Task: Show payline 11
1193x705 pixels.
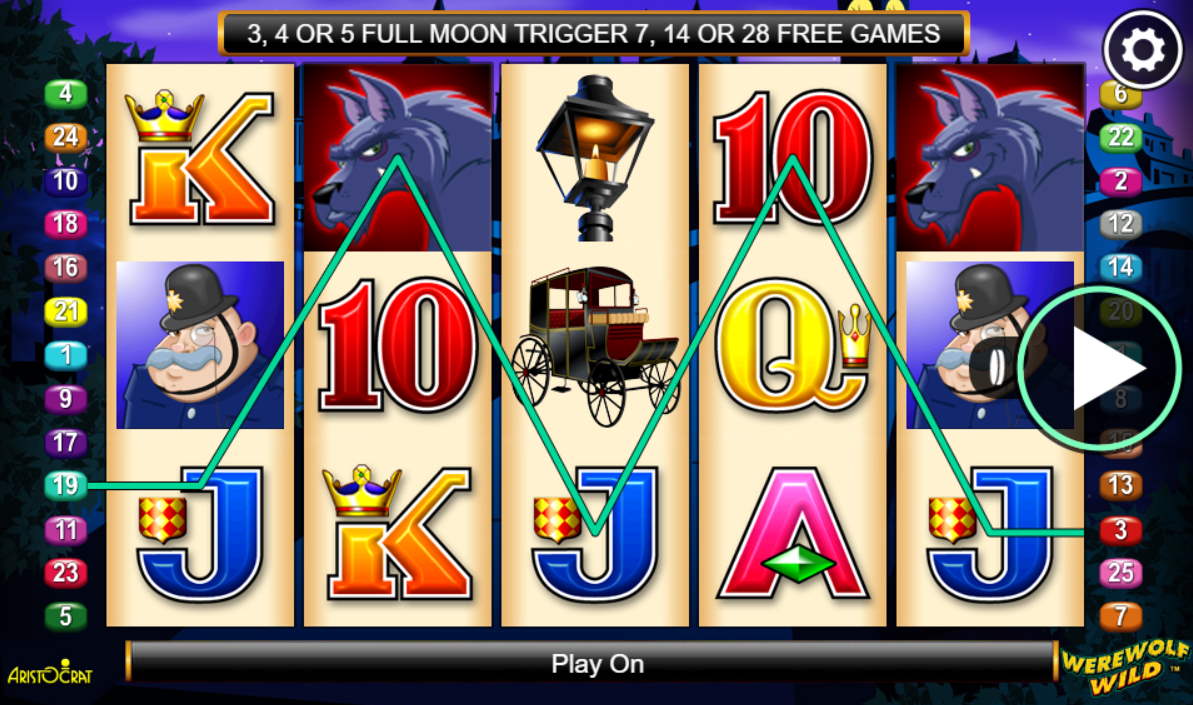Action: (x=66, y=529)
